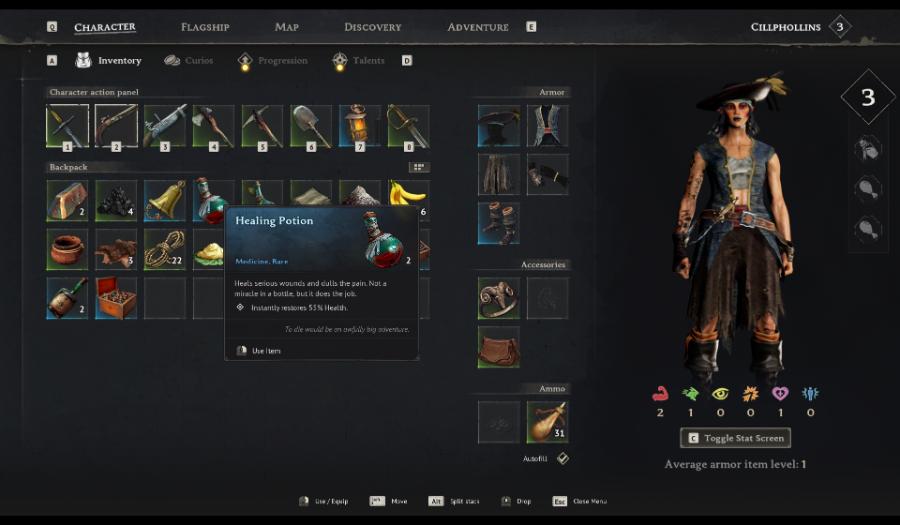The image size is (900, 525).
Task: Toggle the backpack sort grid button
Action: (419, 167)
